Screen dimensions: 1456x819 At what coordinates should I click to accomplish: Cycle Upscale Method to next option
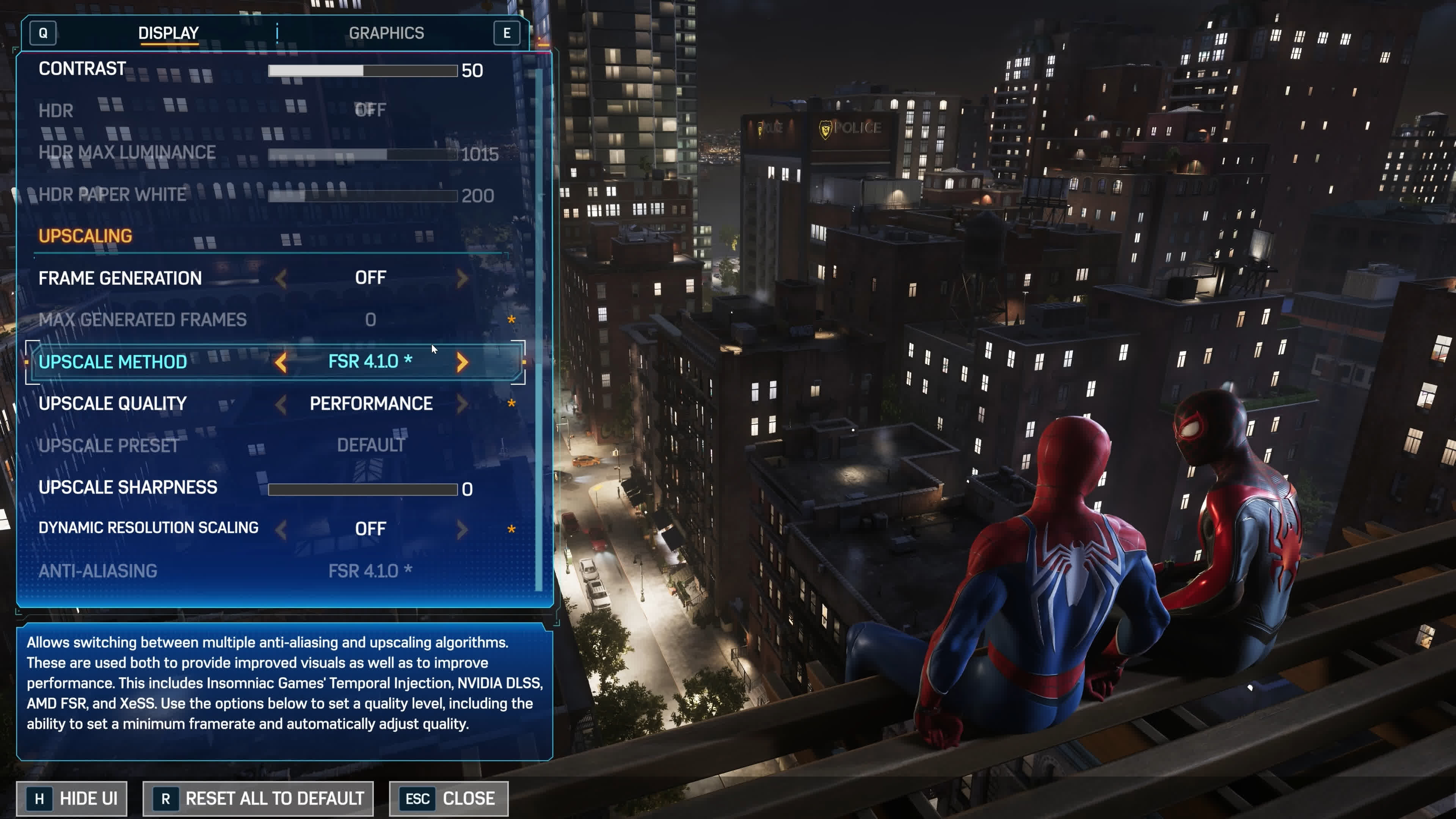(x=462, y=362)
